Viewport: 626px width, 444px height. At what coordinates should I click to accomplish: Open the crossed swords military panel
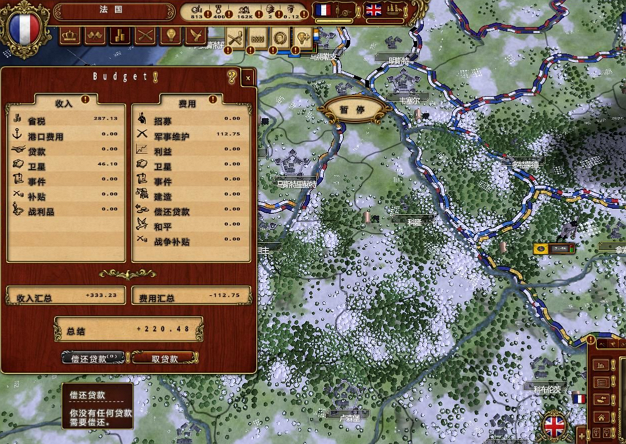coord(146,35)
